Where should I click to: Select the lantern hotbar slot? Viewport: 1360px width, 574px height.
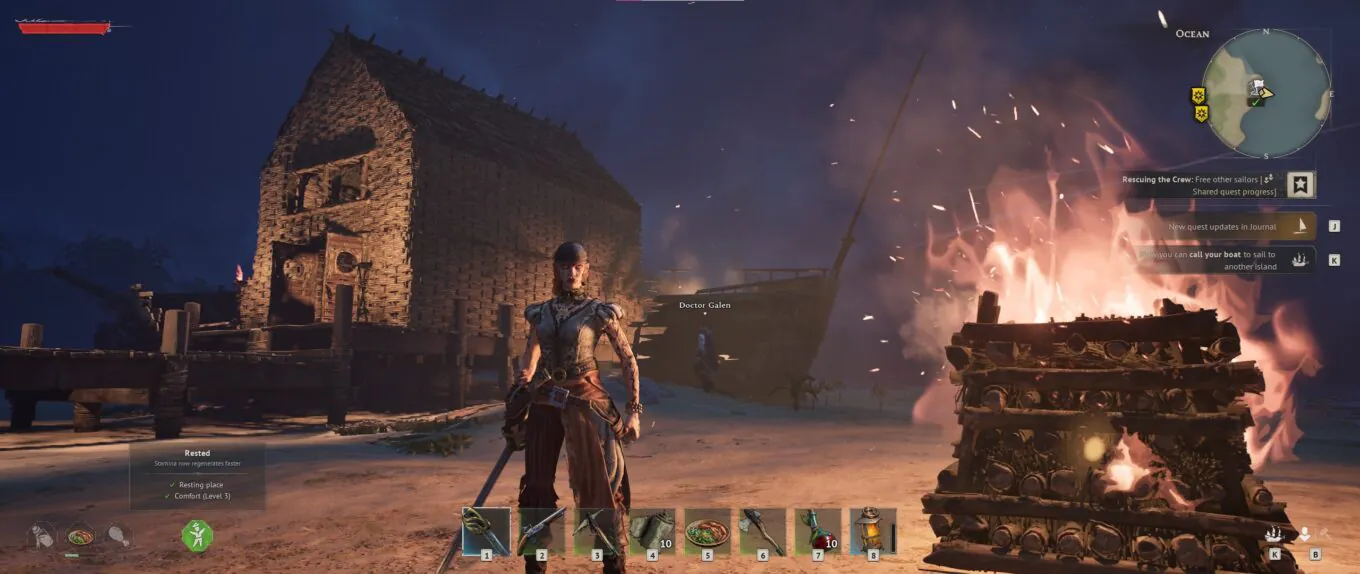(x=873, y=531)
